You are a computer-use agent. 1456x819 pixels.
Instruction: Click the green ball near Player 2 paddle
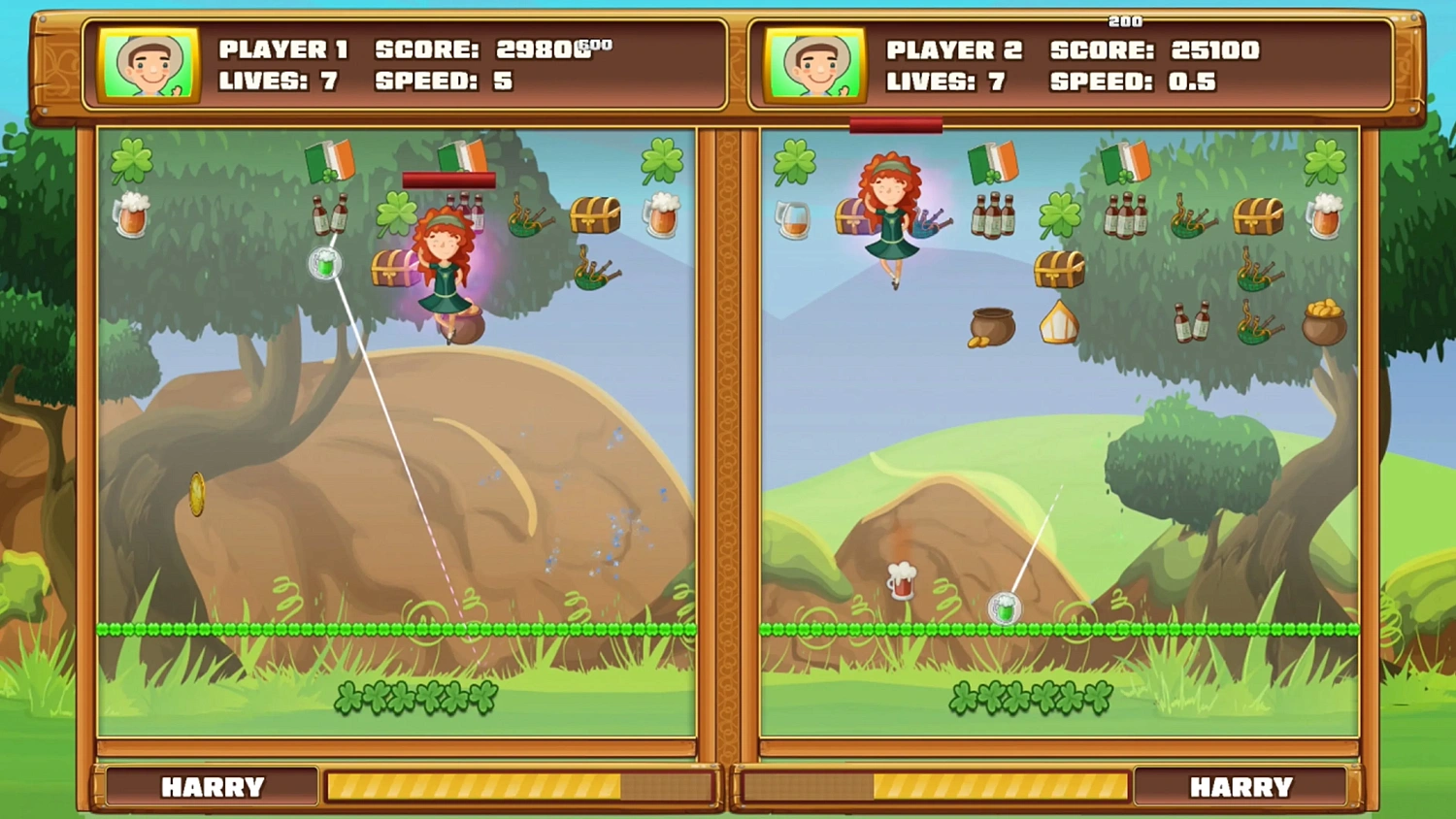tap(1005, 606)
